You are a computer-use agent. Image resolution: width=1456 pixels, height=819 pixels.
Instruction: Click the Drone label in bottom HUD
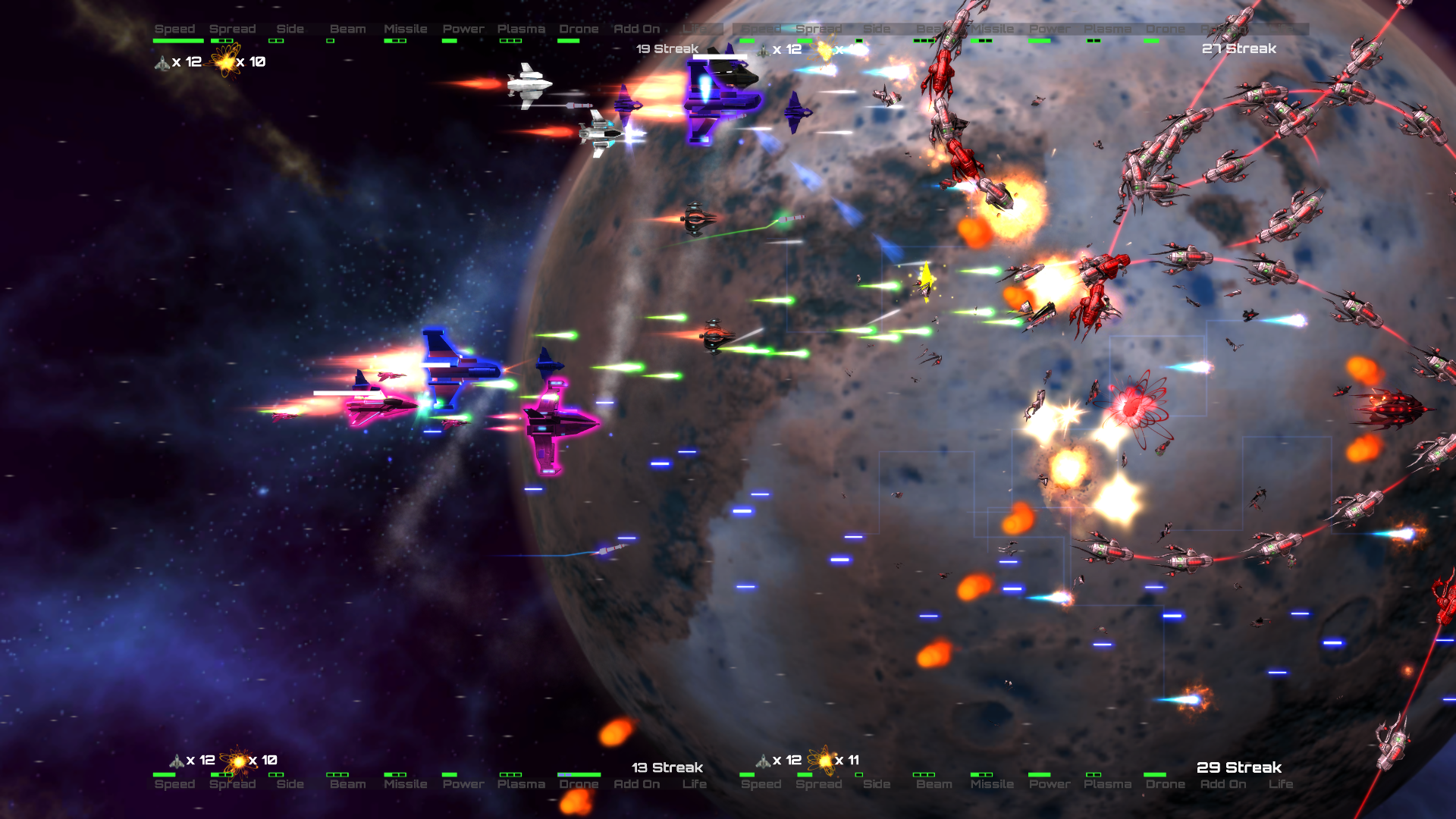click(579, 785)
